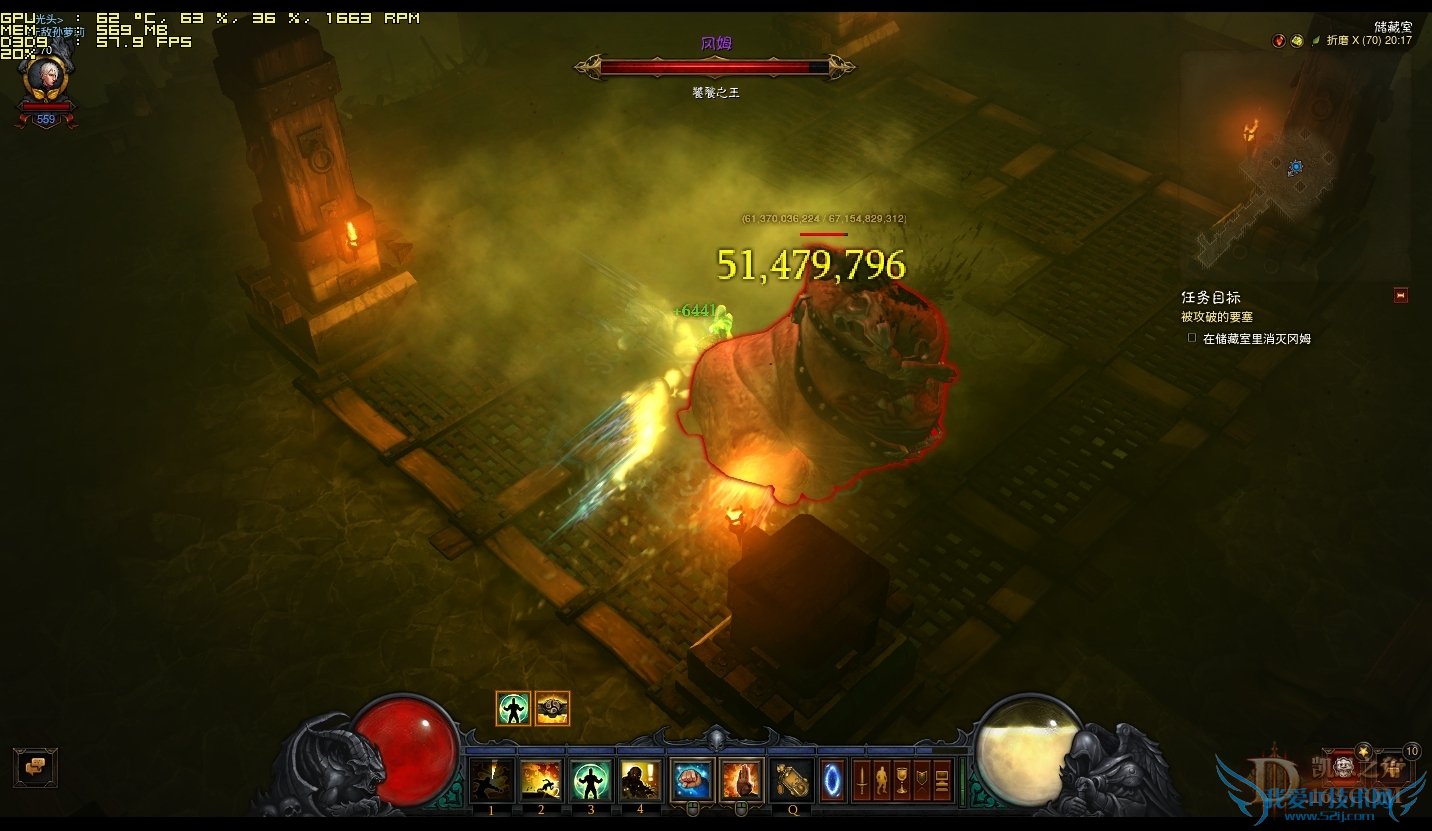The width and height of the screenshot is (1432, 831).
Task: Click the golden buff icon above the hotbar
Action: pos(552,708)
